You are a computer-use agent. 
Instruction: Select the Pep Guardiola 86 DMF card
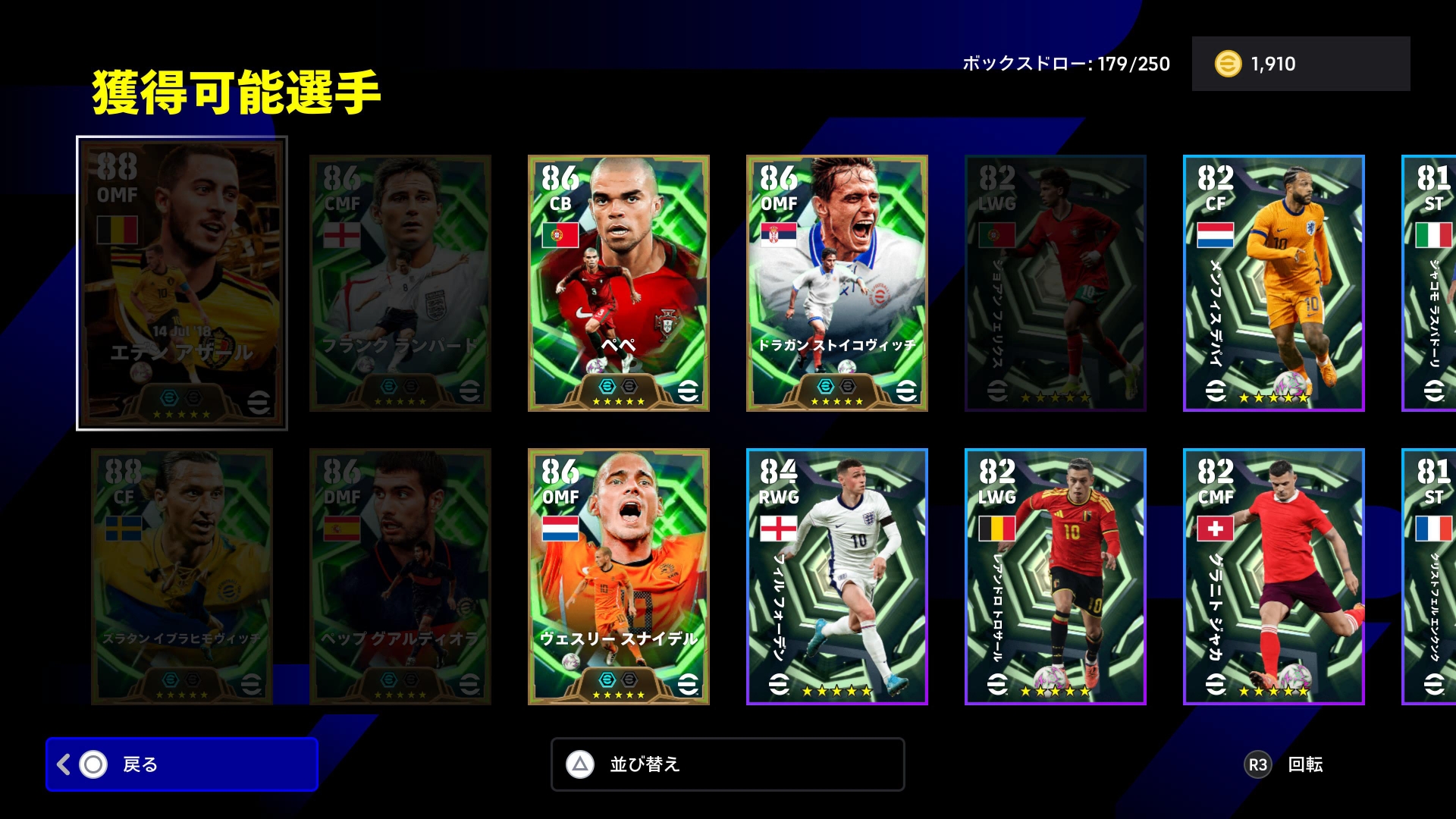coord(400,576)
